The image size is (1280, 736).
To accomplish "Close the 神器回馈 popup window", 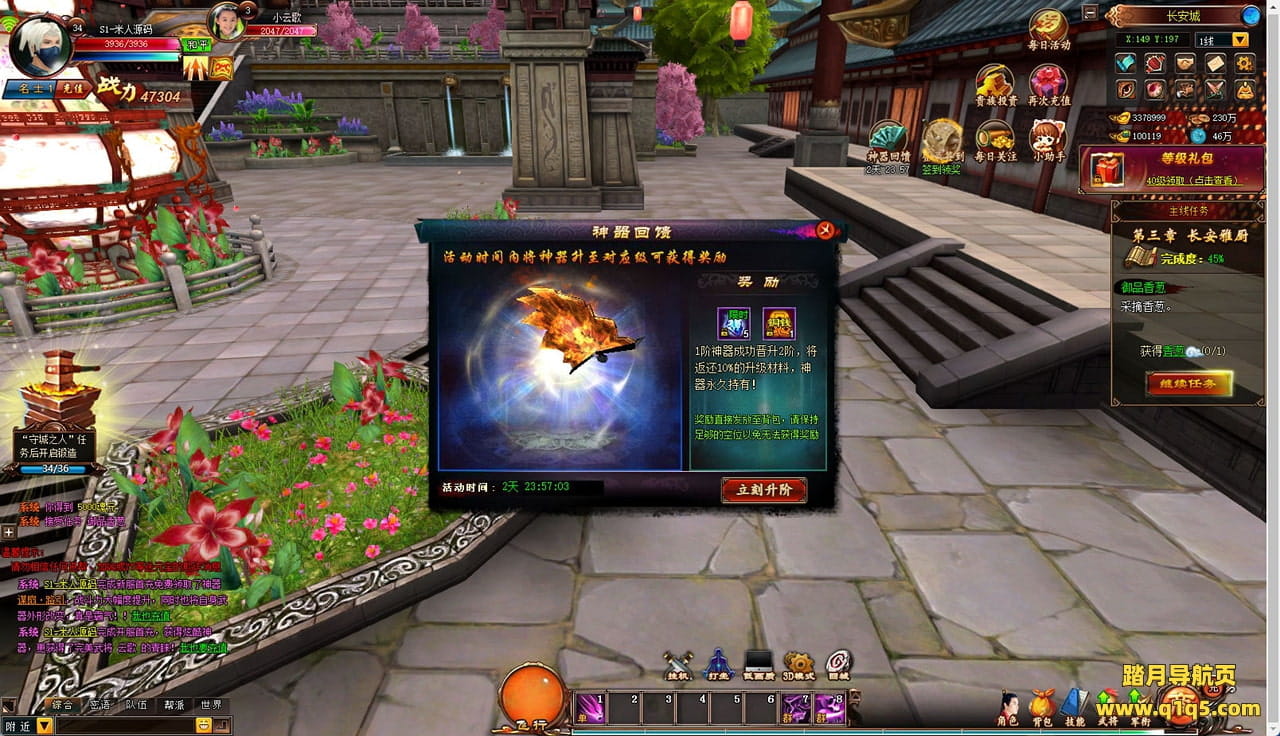I will click(825, 231).
